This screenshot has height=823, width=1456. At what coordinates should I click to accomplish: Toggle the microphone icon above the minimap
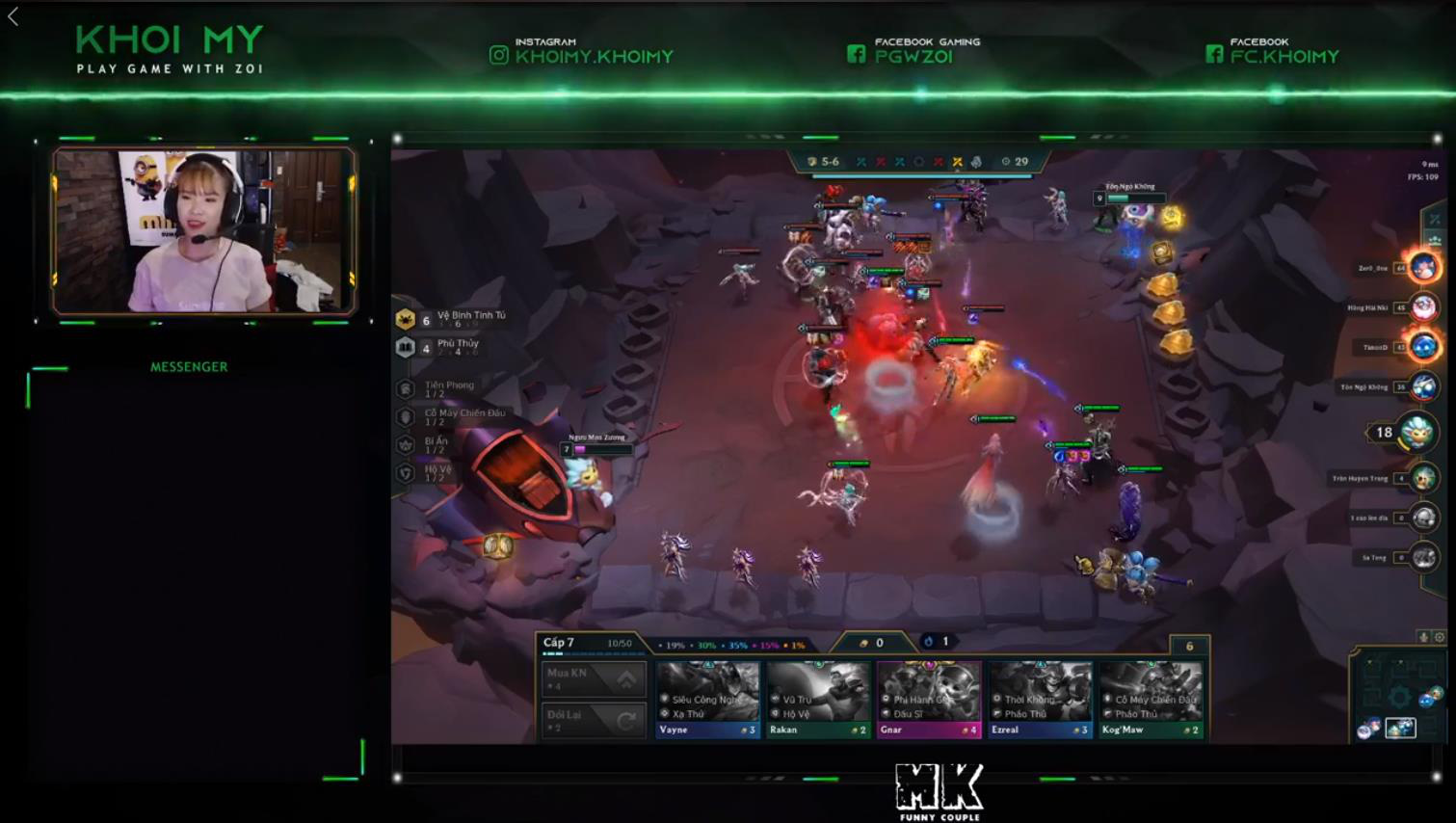coord(1423,637)
